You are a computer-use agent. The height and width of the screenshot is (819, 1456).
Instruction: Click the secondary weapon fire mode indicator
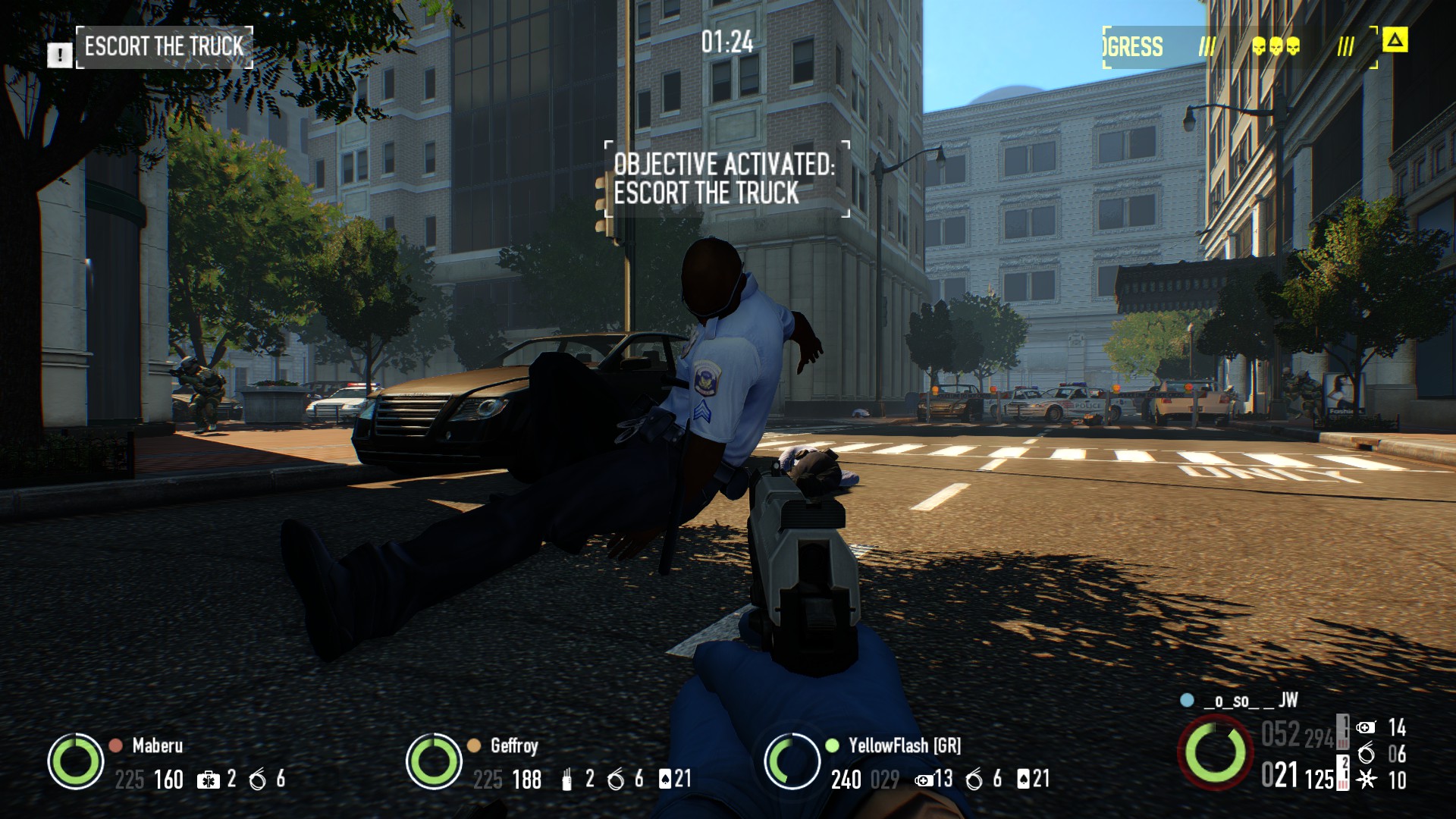tap(1344, 773)
